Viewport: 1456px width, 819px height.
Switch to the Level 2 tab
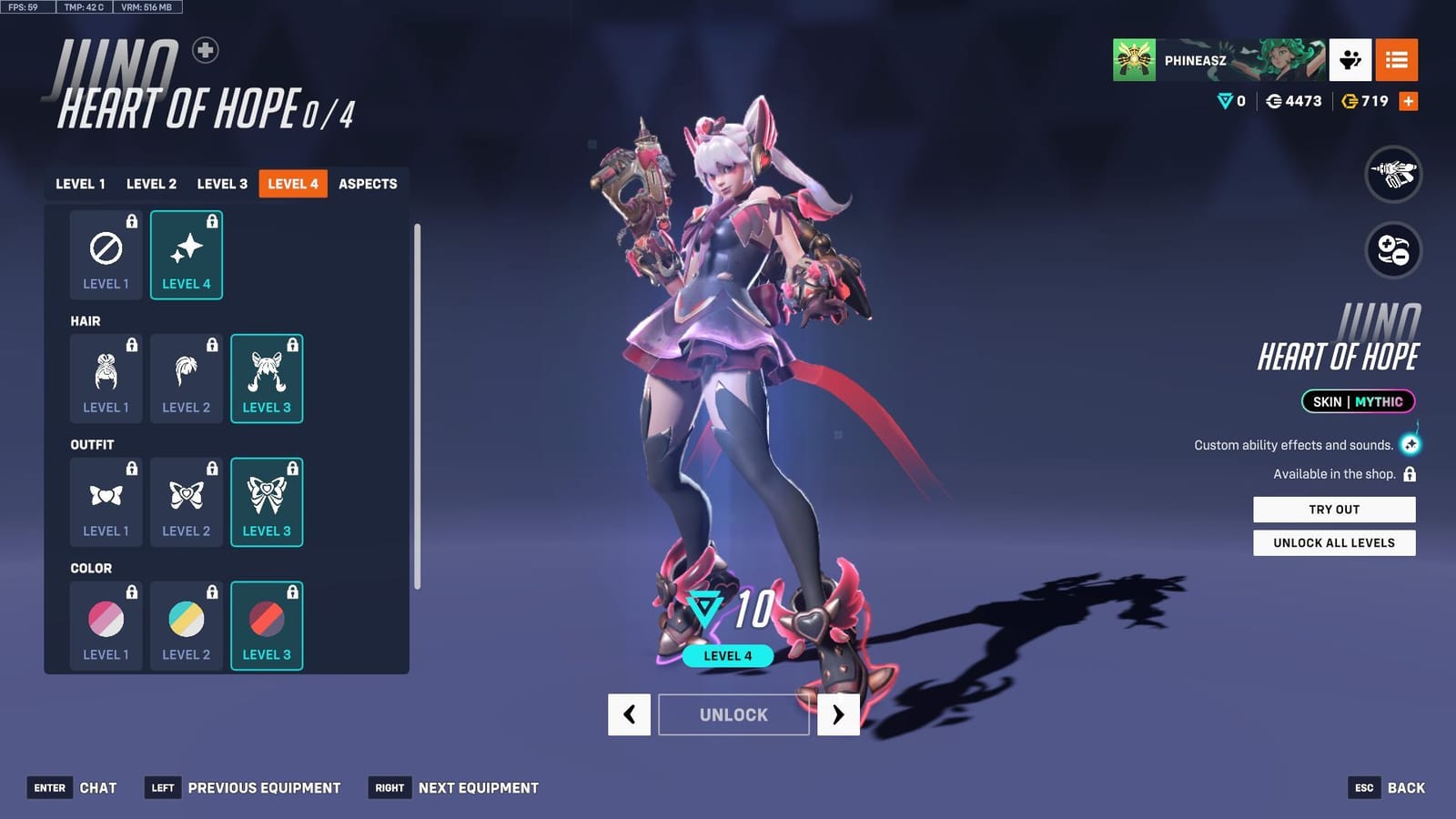[x=151, y=183]
